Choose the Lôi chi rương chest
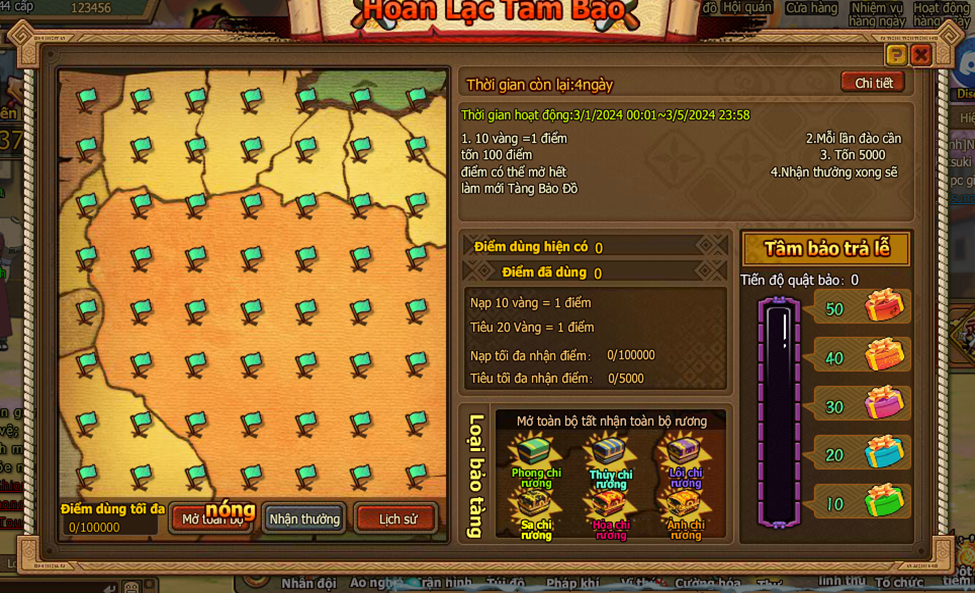Screen dimensions: 975x593 [x=685, y=455]
